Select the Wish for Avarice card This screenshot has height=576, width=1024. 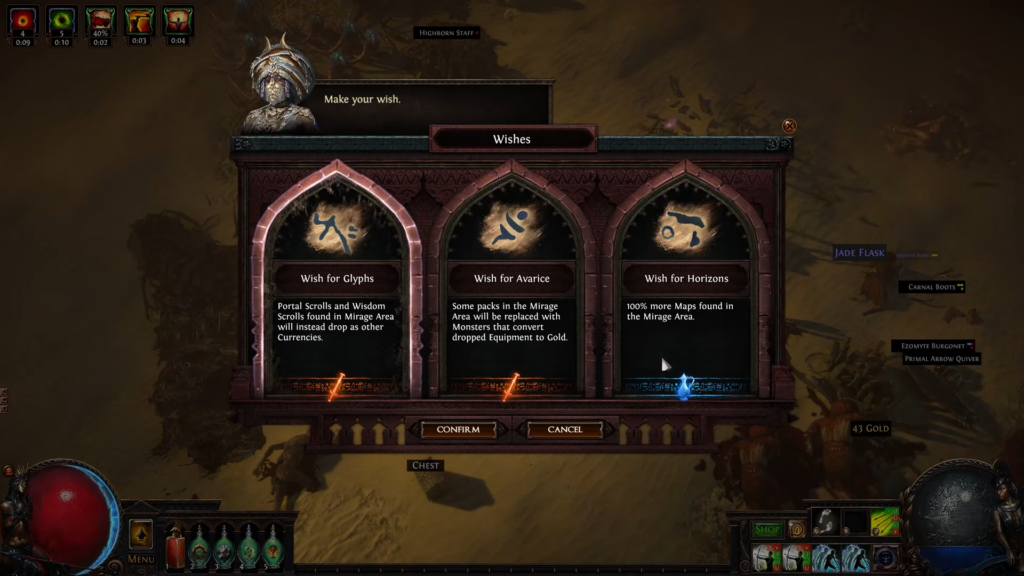511,290
